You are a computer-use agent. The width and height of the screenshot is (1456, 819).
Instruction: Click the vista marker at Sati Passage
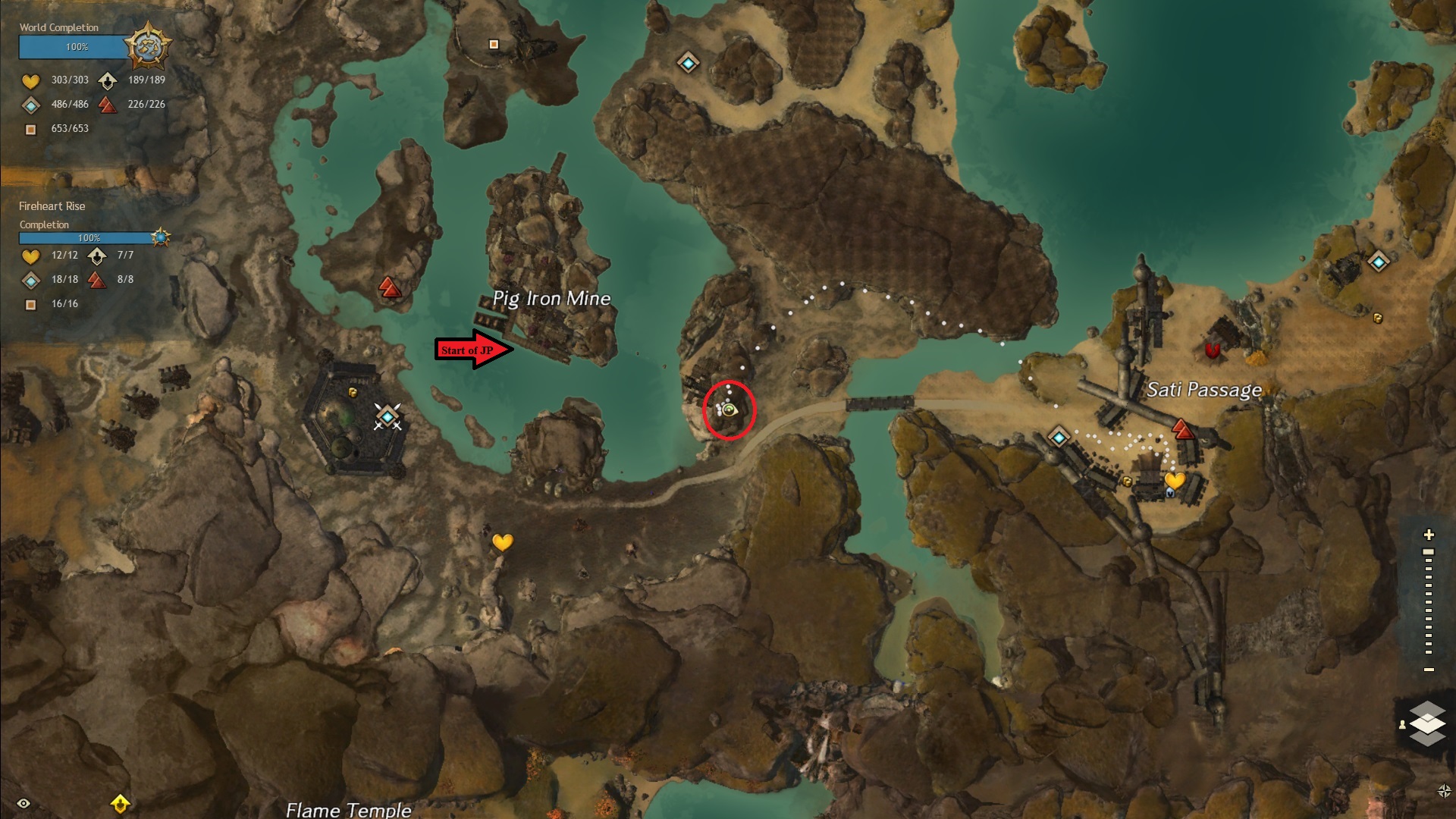(1181, 430)
